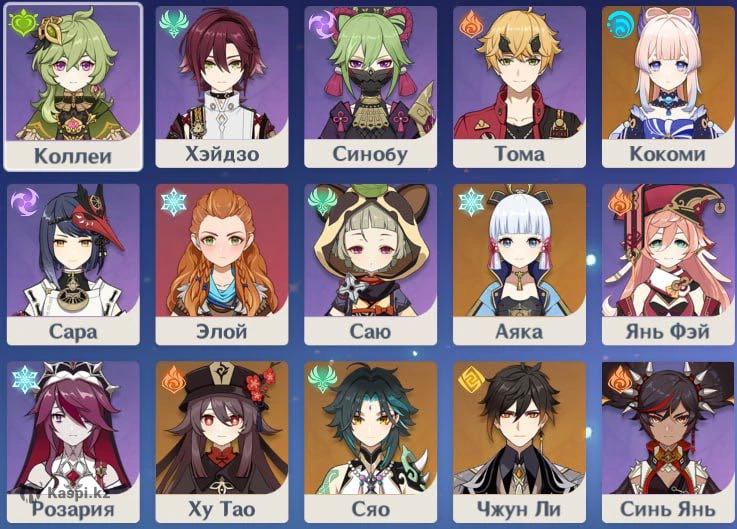Viewport: 737px width, 529px height.
Task: Select the Сара character card
Action: [x=72, y=264]
